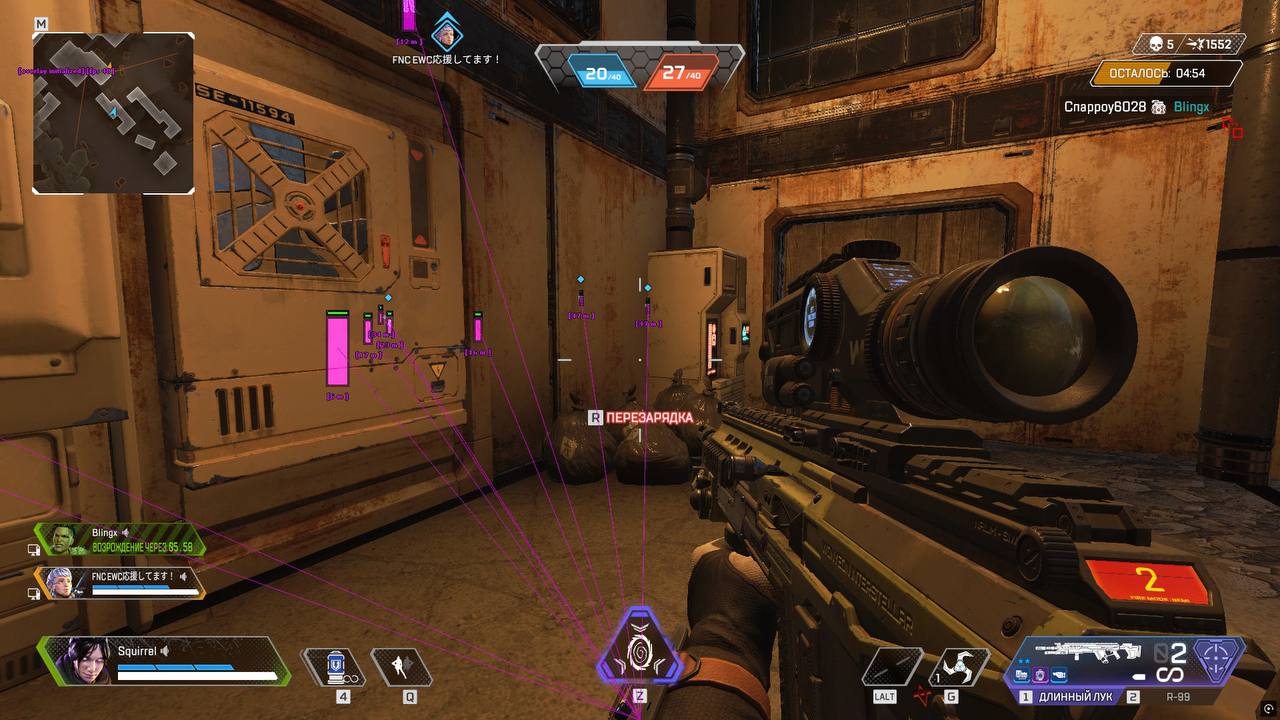Click the spectate monitor icon beside Blingx banner

click(x=33, y=549)
